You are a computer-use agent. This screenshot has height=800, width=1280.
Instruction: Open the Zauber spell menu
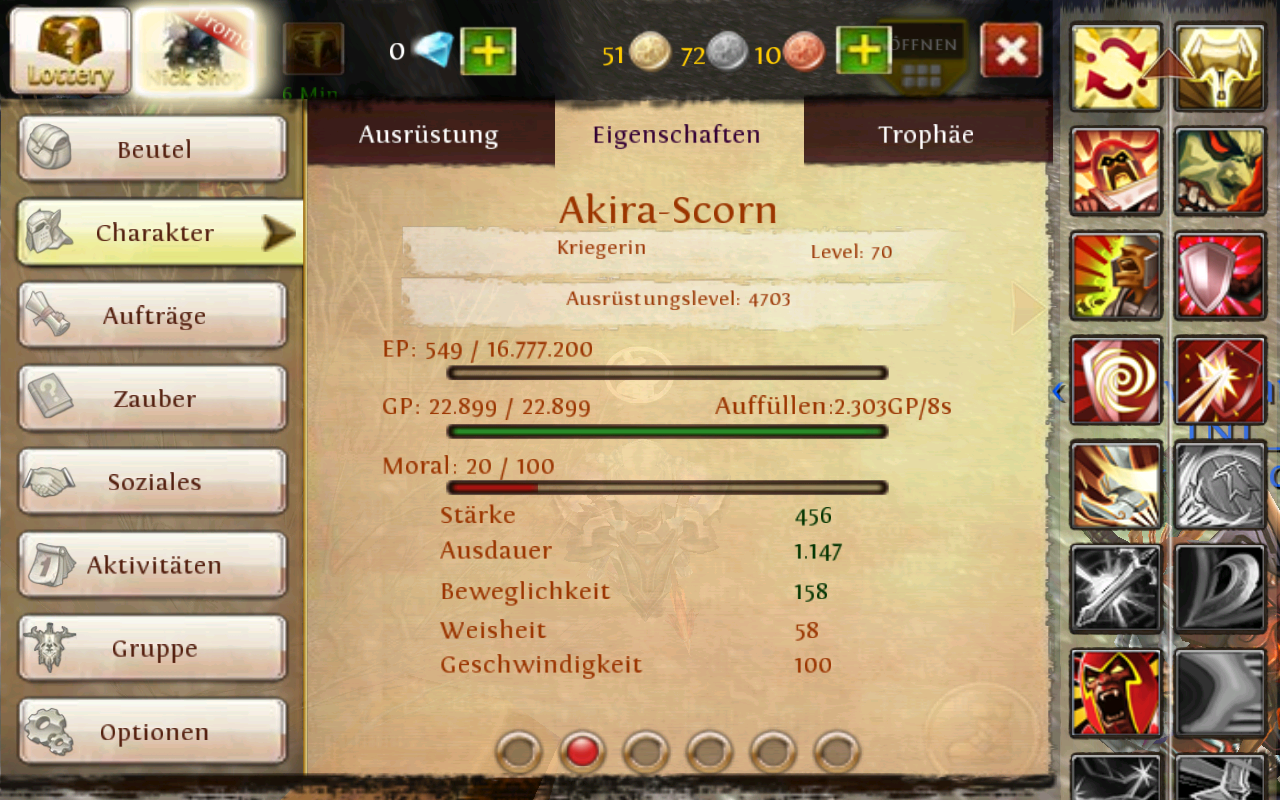153,399
